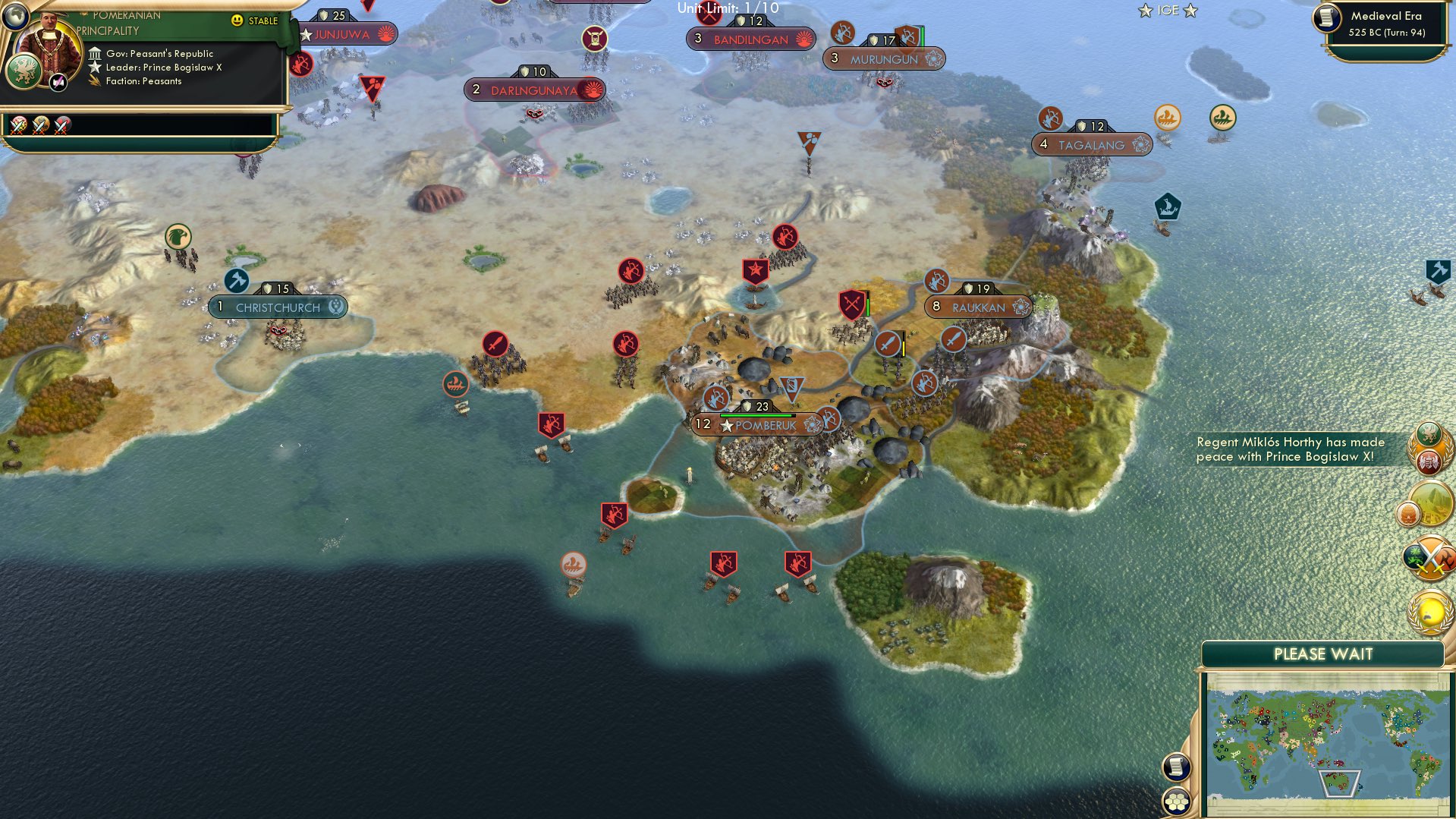Toggle strategic view beside the minimap
Image resolution: width=1456 pixels, height=819 pixels.
[1175, 767]
